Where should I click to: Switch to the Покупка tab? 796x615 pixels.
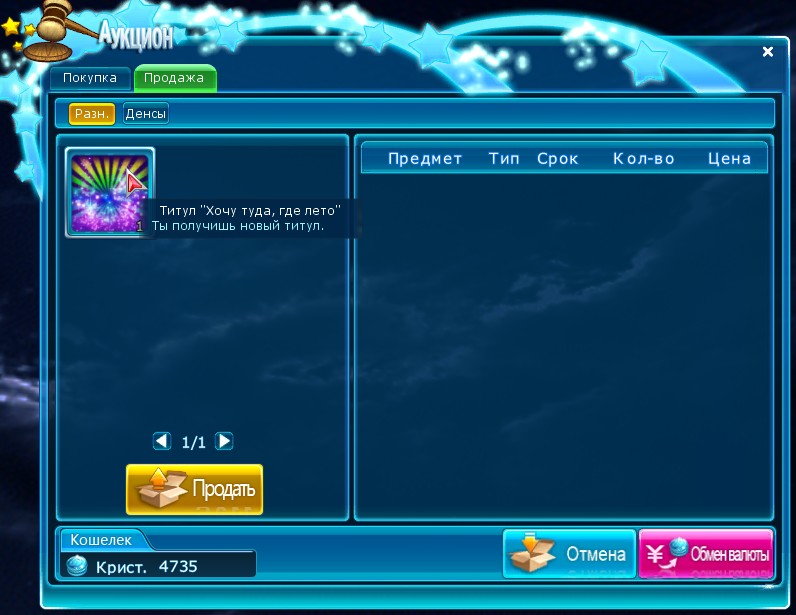(90, 78)
